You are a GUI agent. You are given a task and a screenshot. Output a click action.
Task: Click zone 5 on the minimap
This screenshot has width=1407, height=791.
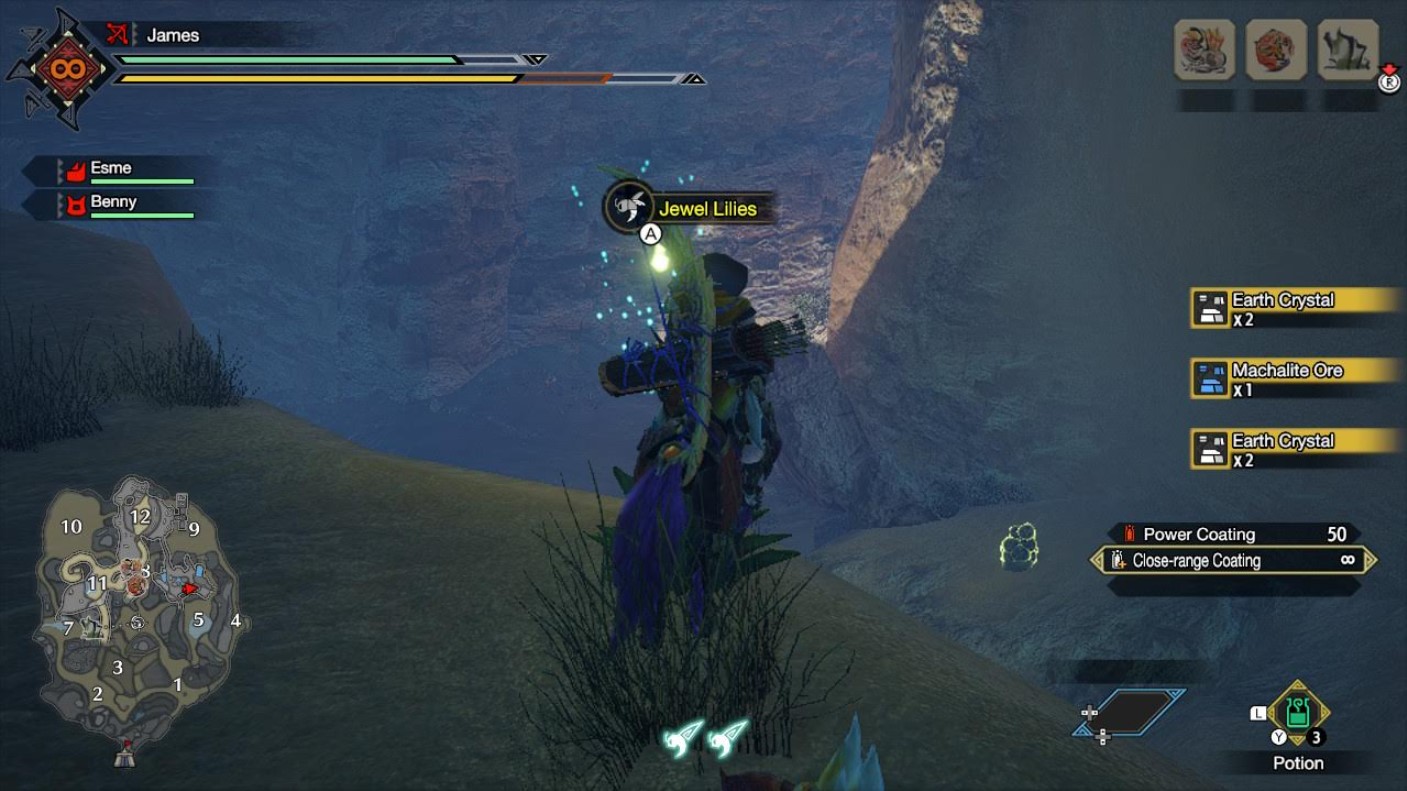(199, 619)
